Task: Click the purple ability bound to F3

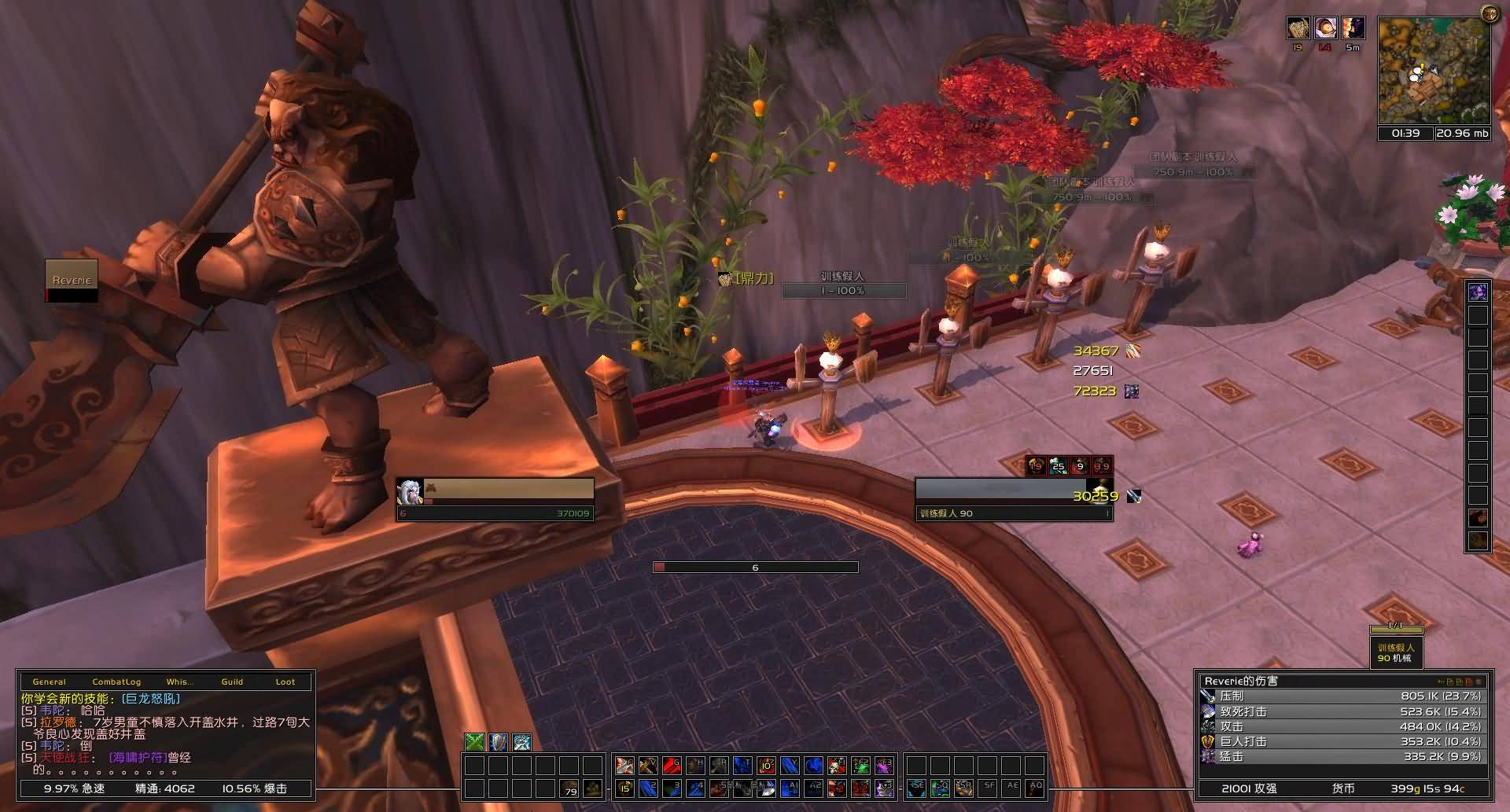Action: click(x=885, y=765)
